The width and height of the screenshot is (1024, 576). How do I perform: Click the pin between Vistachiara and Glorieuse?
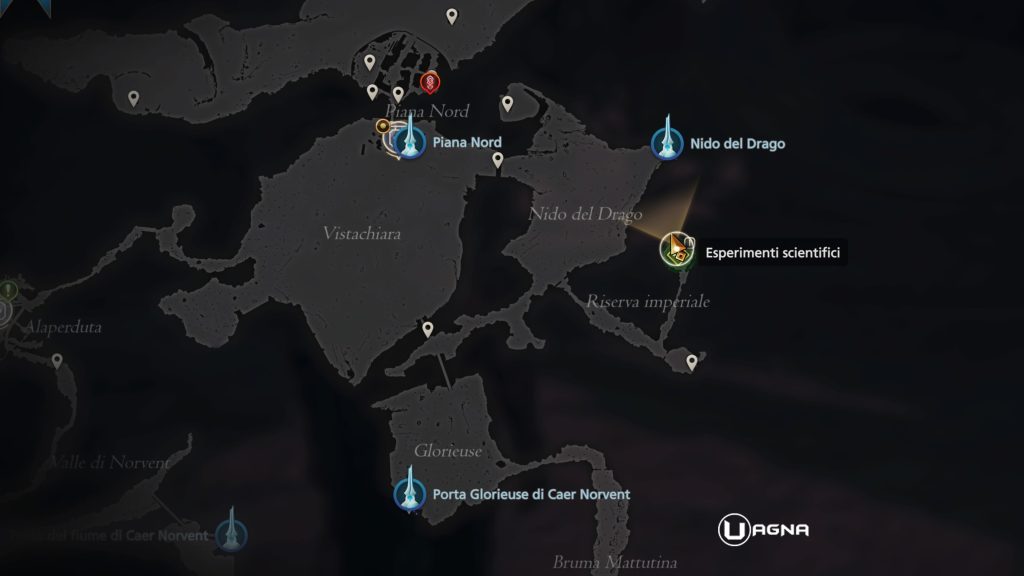click(x=428, y=329)
